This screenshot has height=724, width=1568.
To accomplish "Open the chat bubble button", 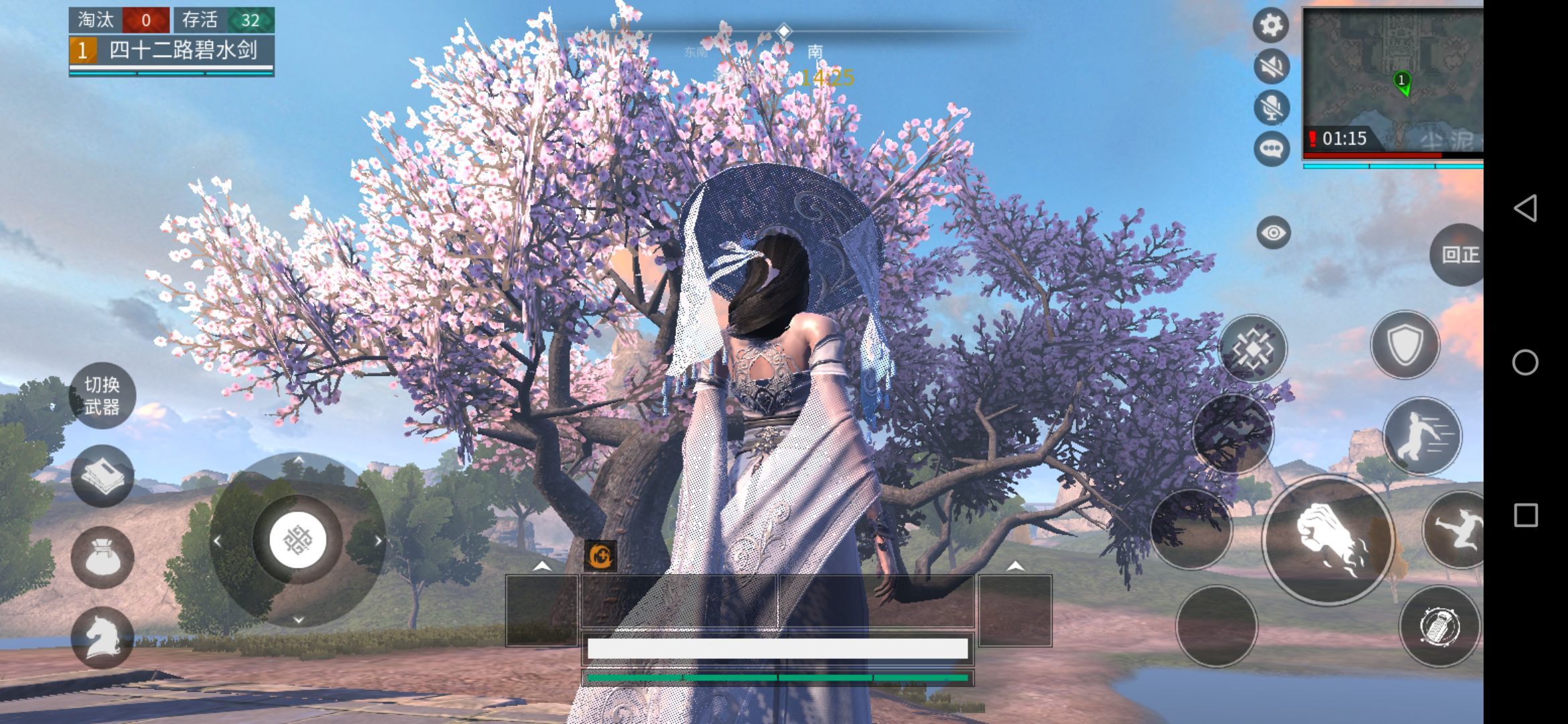I will (x=1271, y=148).
